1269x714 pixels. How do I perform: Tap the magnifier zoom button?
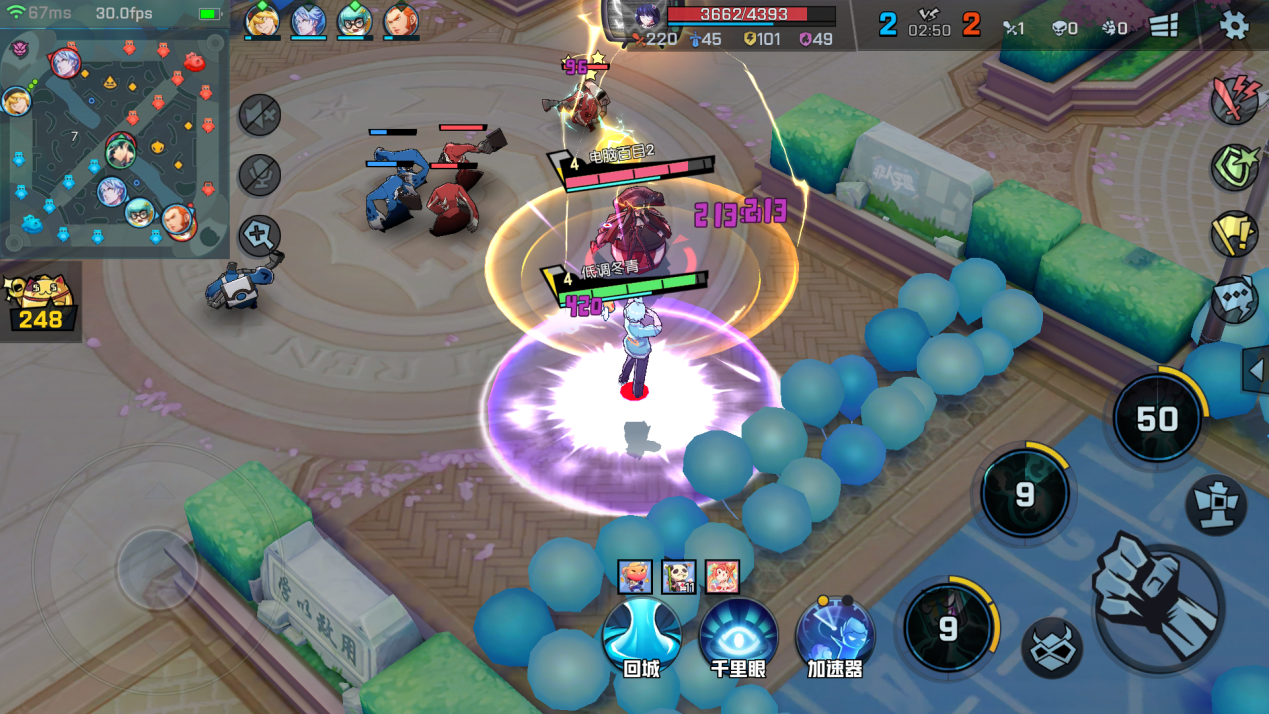[260, 237]
